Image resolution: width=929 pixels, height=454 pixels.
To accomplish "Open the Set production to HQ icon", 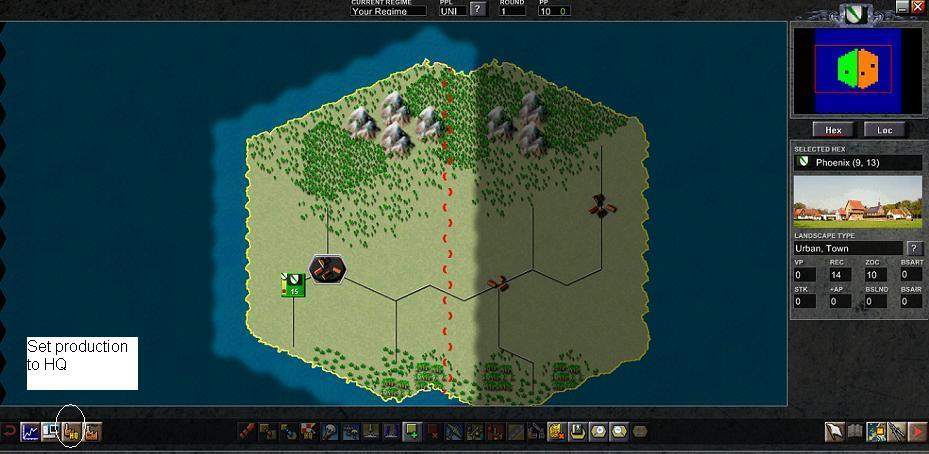I will (x=71, y=432).
